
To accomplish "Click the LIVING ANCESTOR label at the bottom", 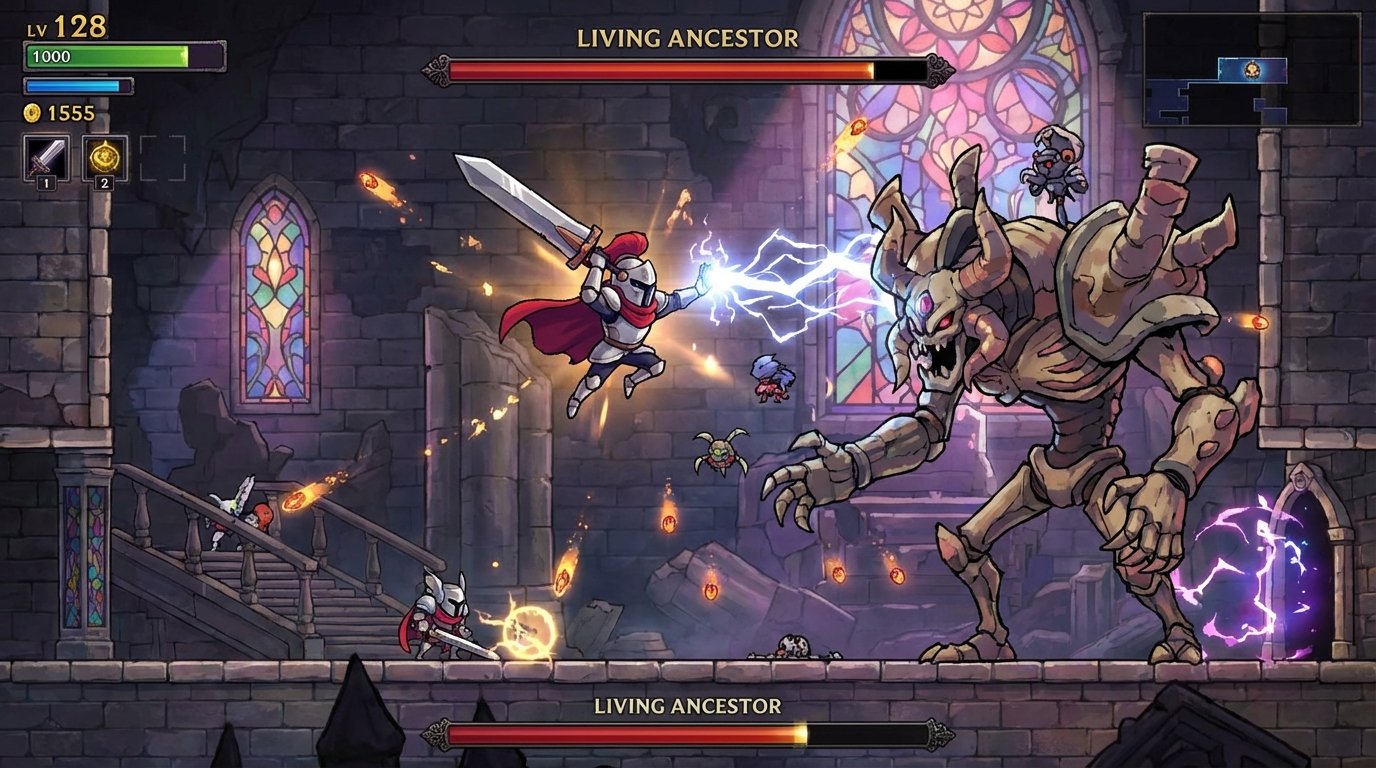I will (x=687, y=704).
